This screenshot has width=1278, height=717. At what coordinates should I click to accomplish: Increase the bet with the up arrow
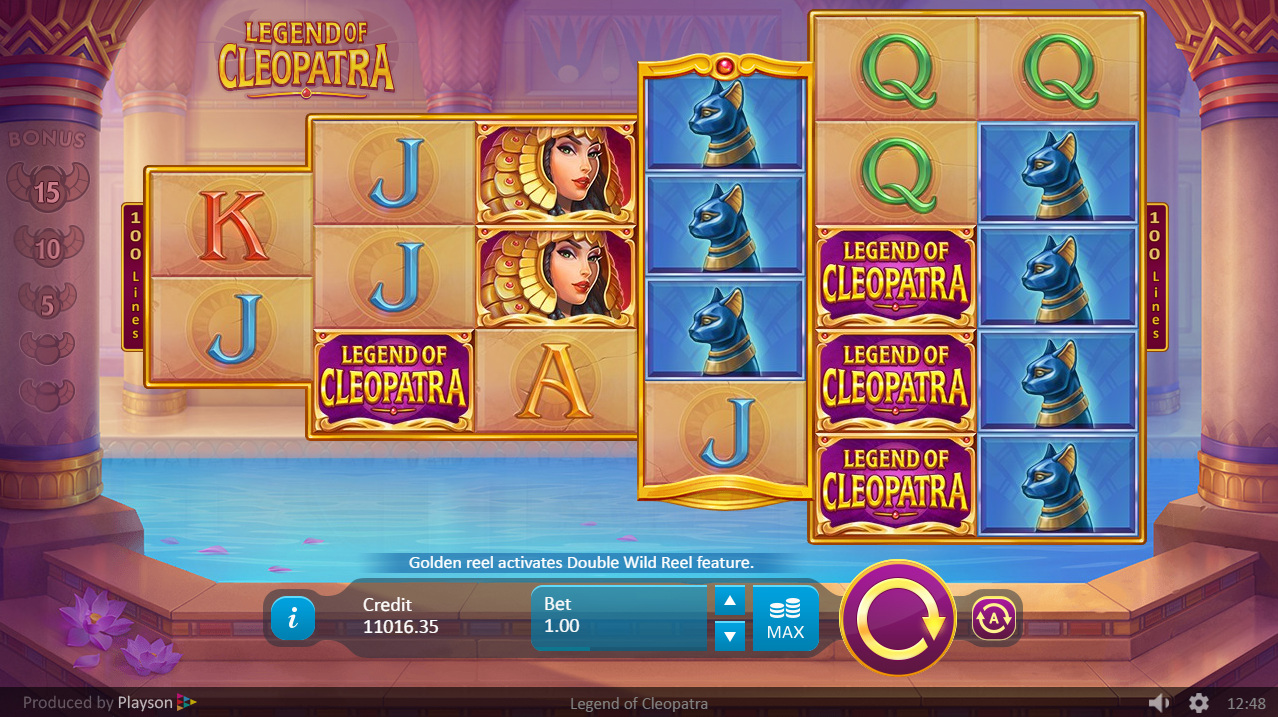pos(730,601)
